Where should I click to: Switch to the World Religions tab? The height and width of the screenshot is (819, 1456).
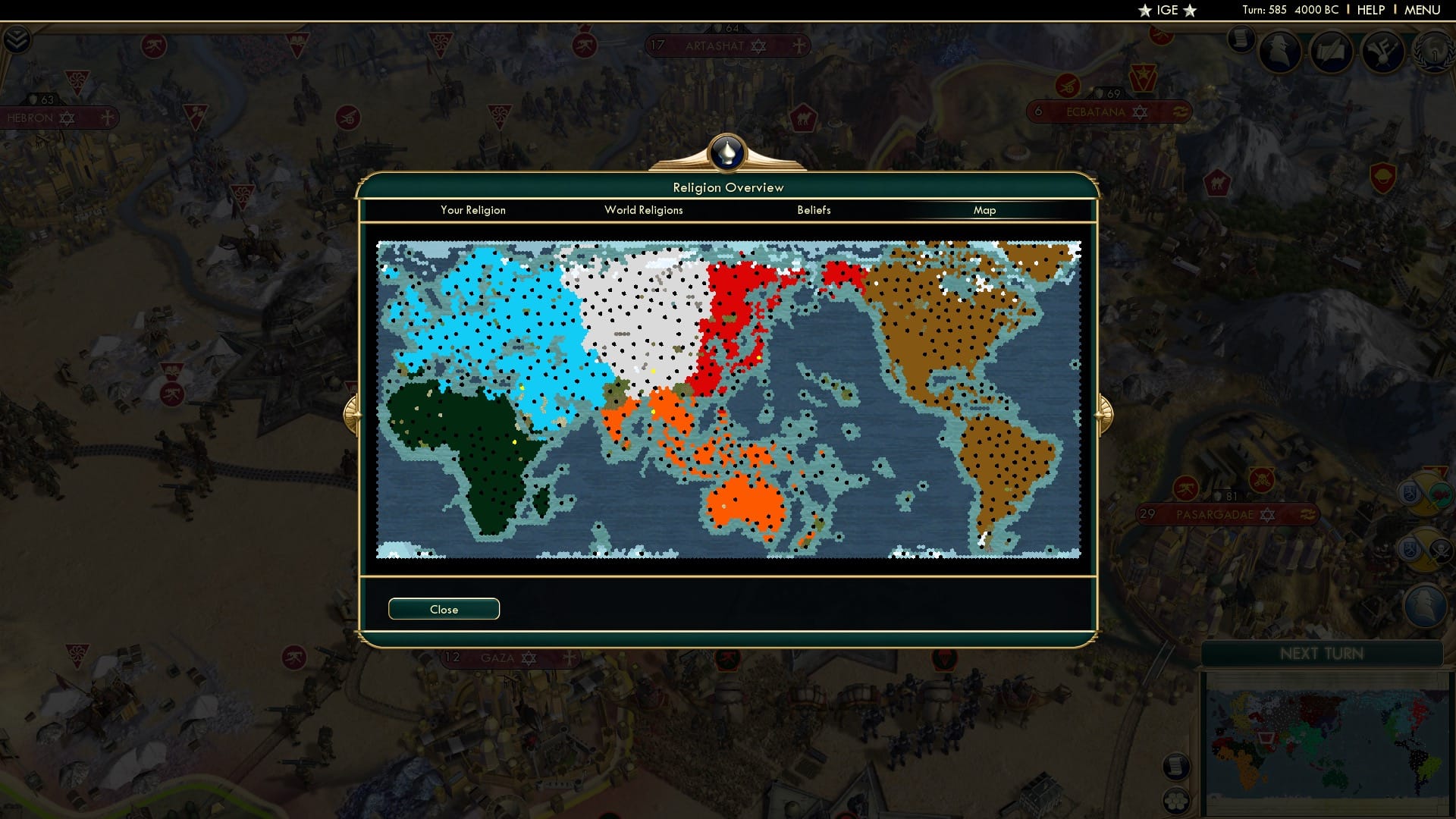click(x=643, y=210)
